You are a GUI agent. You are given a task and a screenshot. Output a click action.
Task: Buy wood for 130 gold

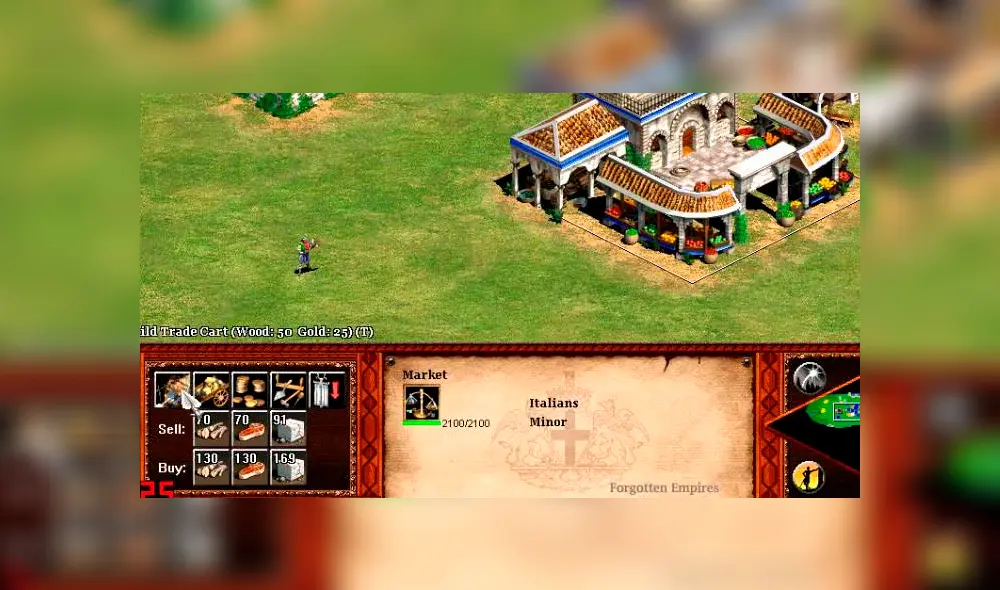click(x=211, y=466)
